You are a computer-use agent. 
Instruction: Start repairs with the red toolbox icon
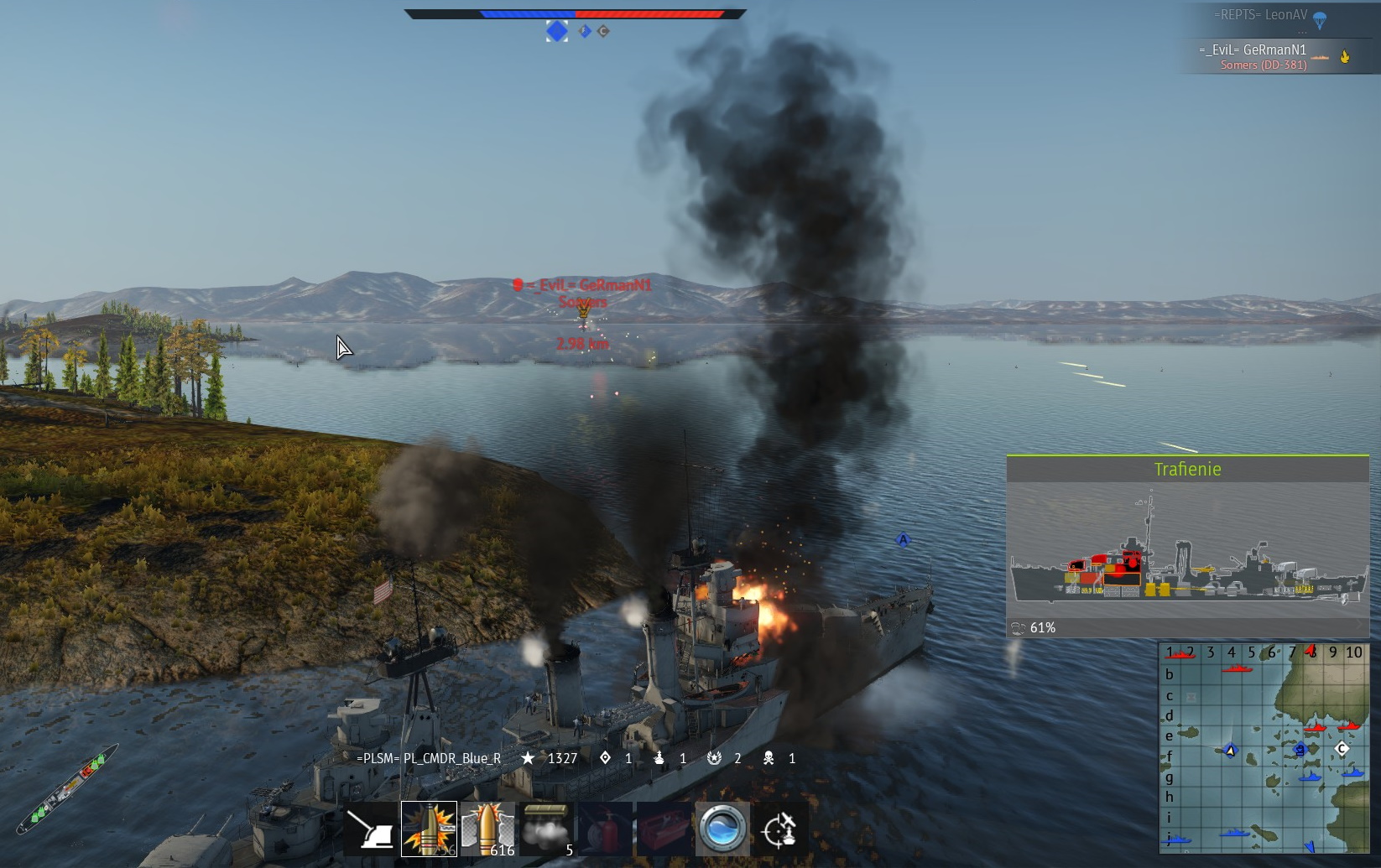click(664, 829)
